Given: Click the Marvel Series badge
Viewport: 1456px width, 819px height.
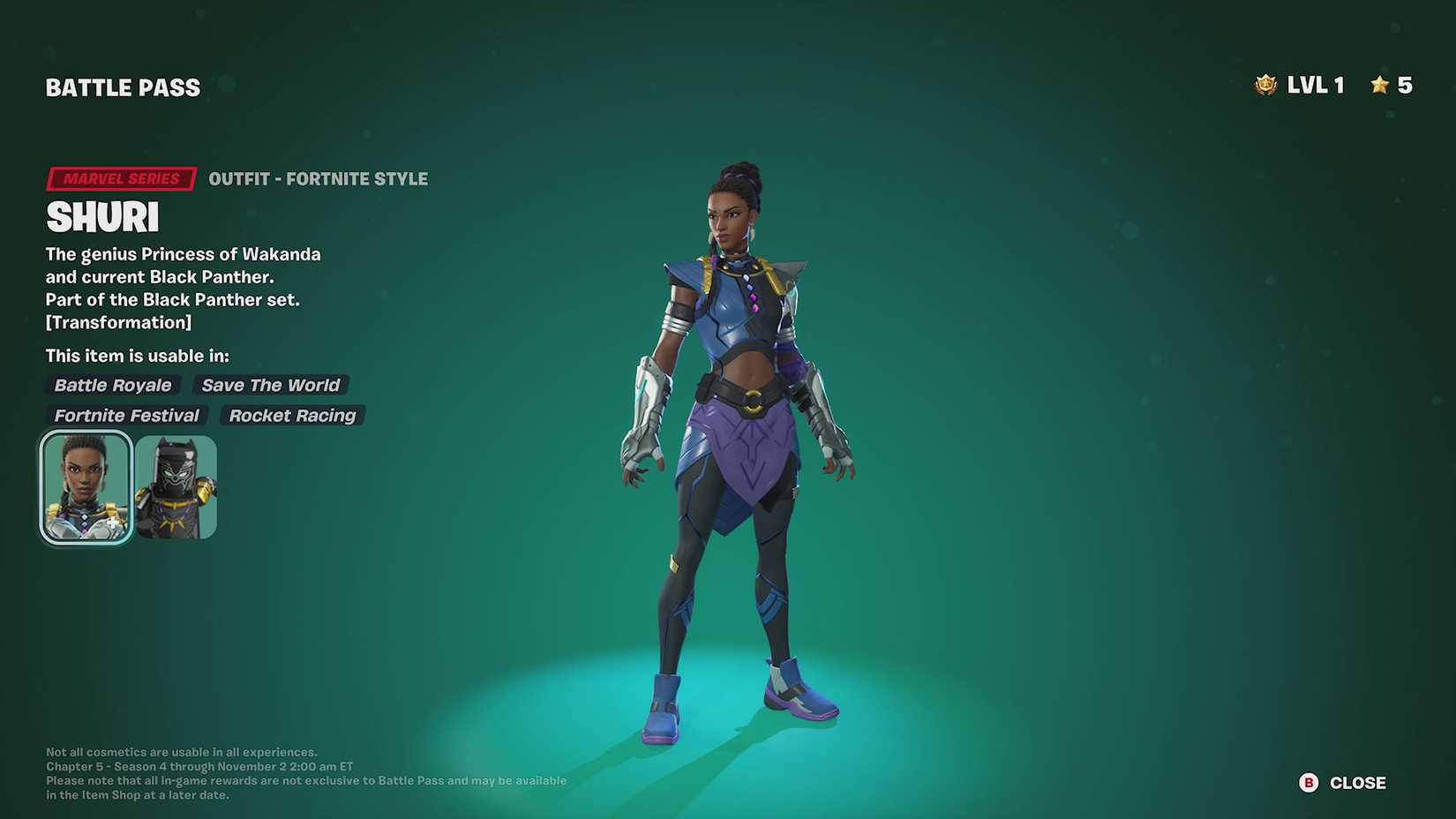Looking at the screenshot, I should (120, 178).
